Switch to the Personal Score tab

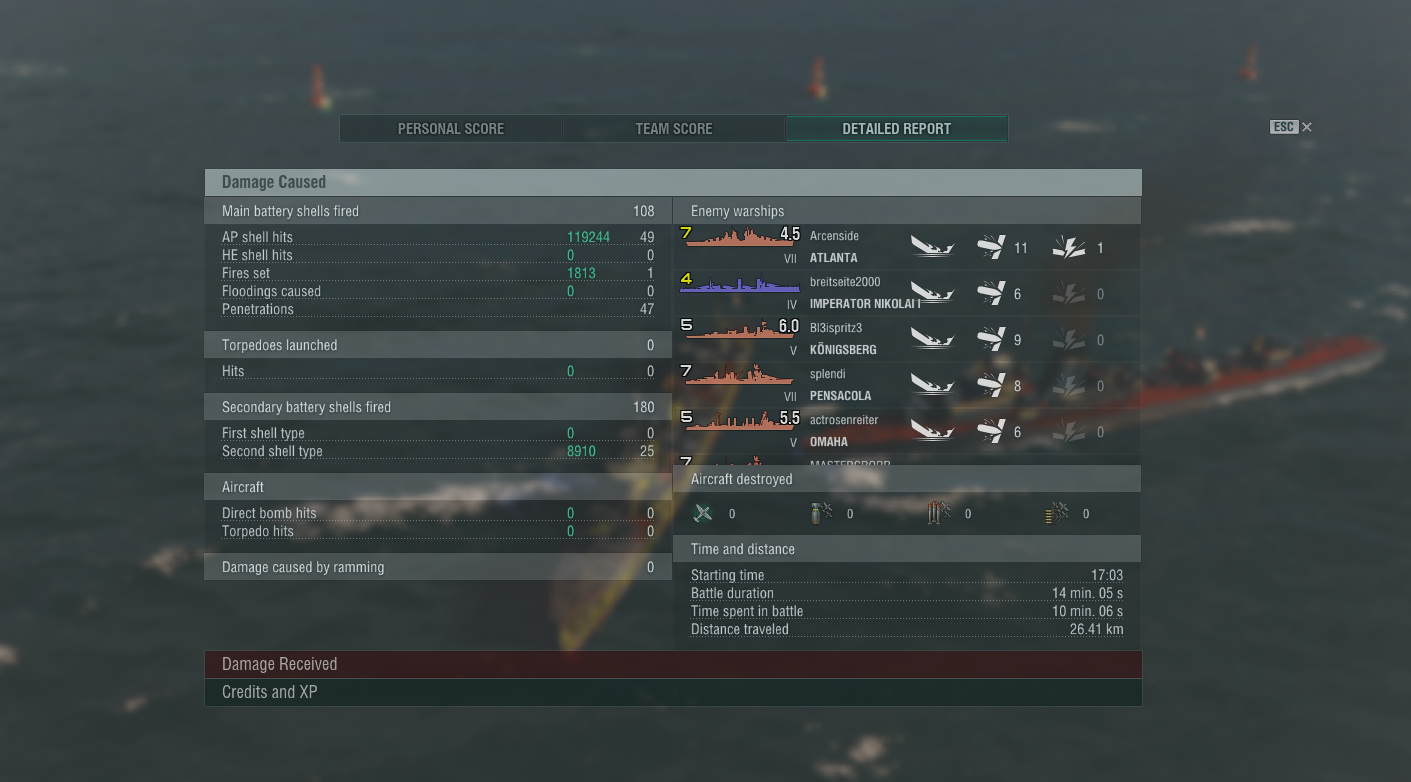point(450,129)
